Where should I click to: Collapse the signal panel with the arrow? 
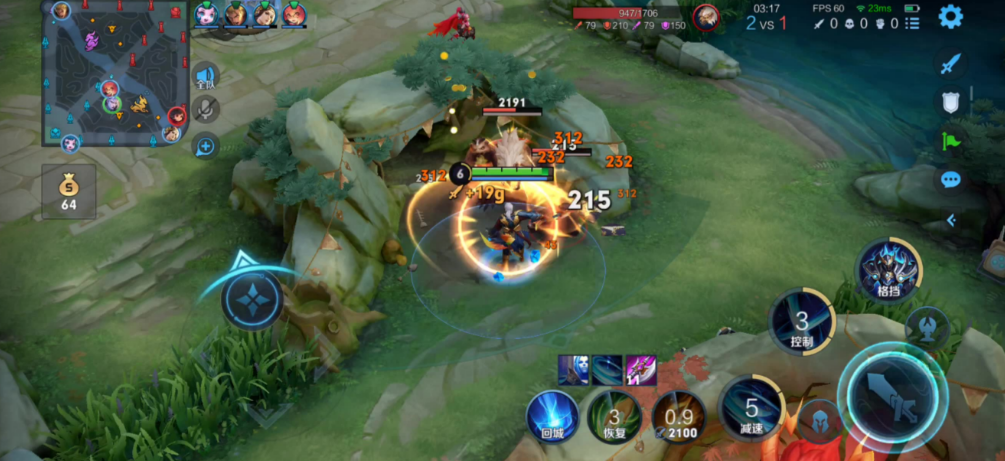click(x=951, y=220)
